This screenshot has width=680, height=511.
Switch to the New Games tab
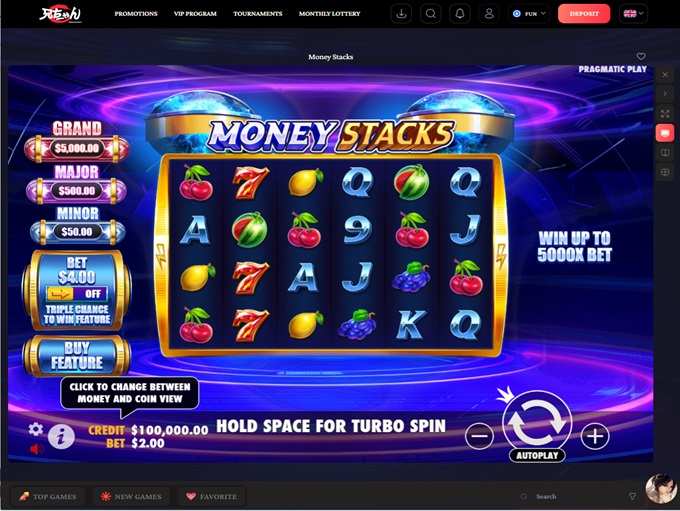[x=131, y=496]
